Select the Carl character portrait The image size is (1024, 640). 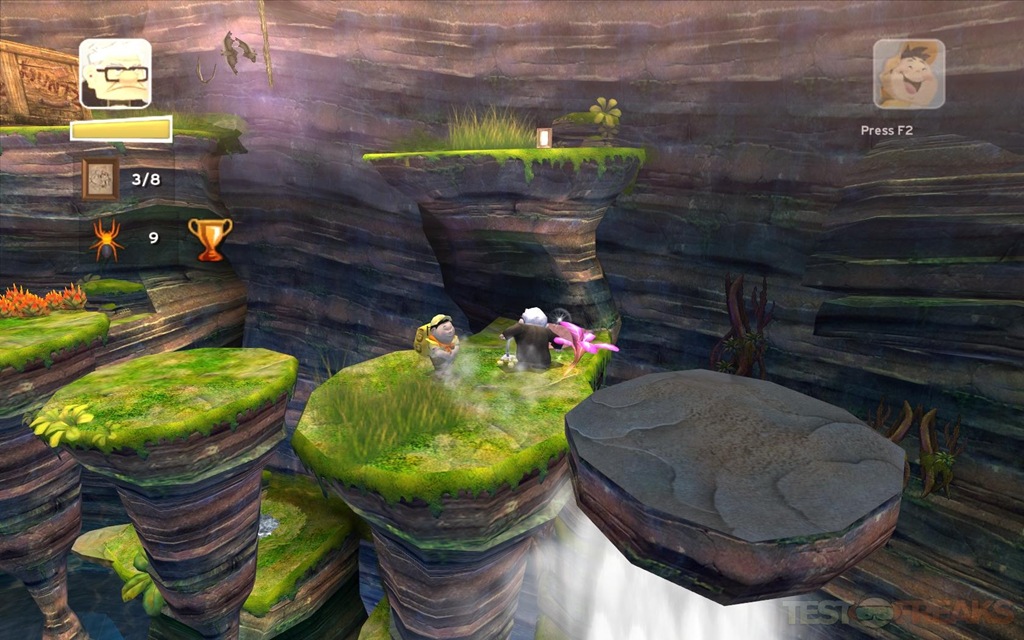pyautogui.click(x=115, y=73)
